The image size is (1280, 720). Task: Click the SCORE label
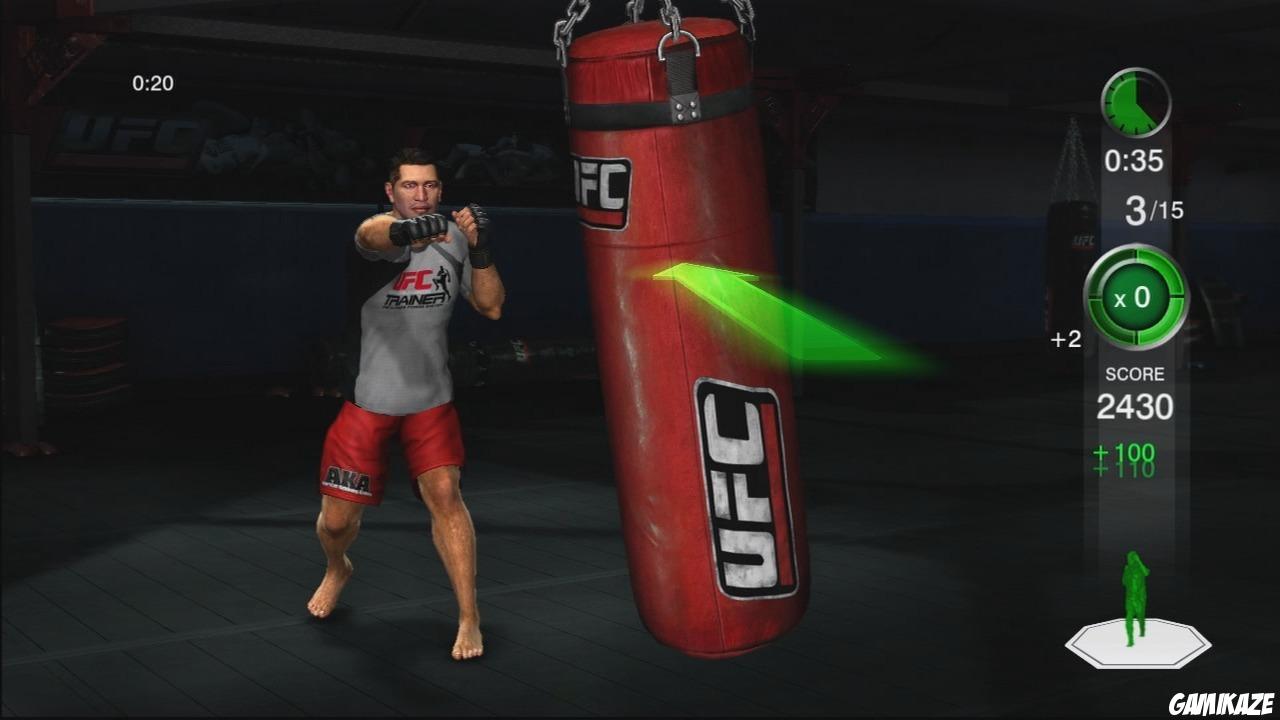(1136, 372)
